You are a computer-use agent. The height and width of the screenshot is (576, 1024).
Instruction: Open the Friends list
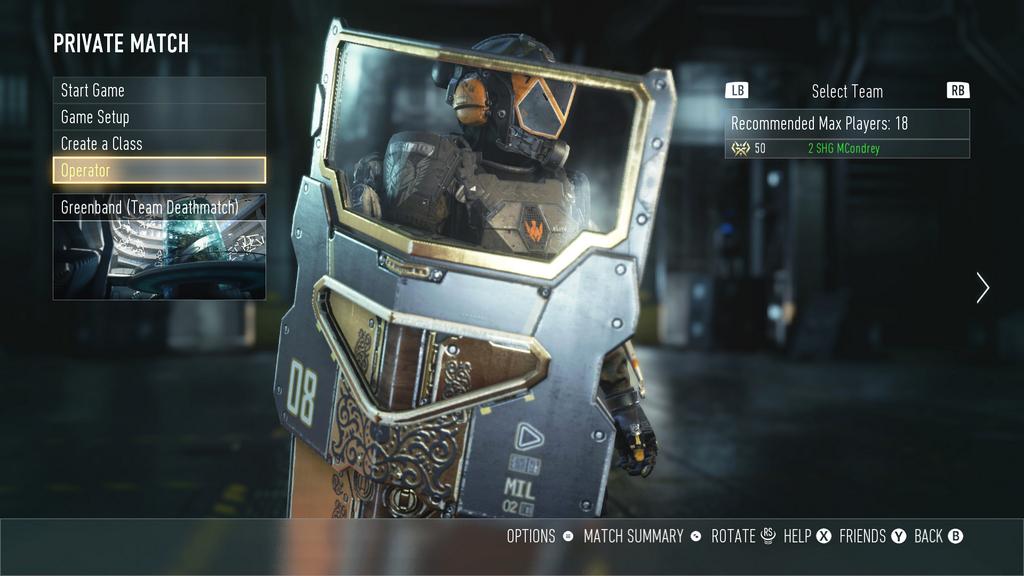(x=871, y=536)
